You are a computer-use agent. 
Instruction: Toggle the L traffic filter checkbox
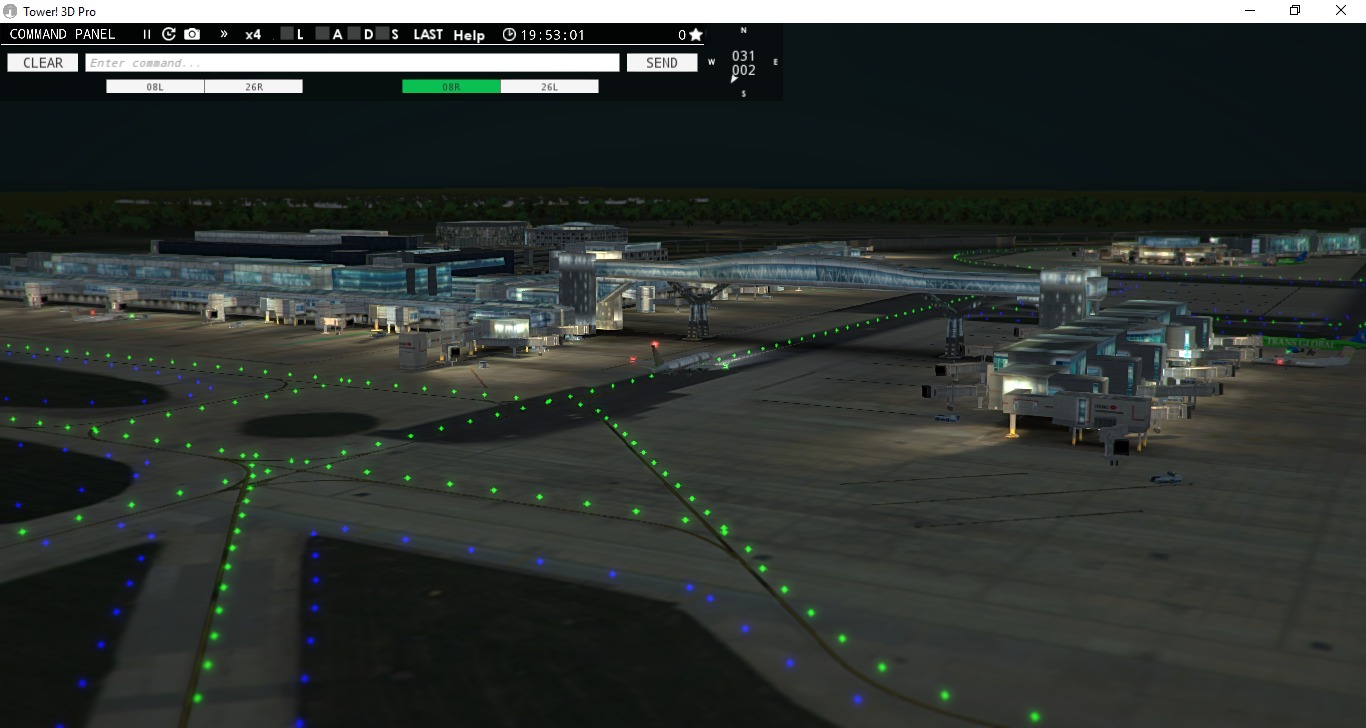[286, 33]
